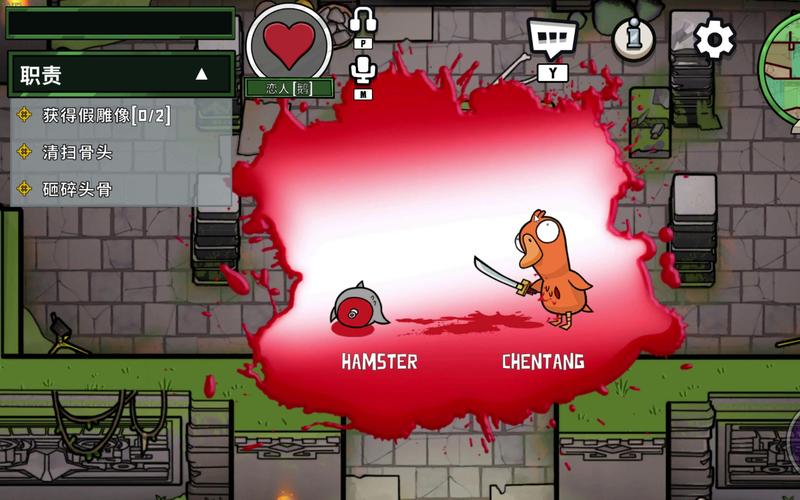Select the 清扫骨头 task
The height and width of the screenshot is (500, 800).
[77, 151]
